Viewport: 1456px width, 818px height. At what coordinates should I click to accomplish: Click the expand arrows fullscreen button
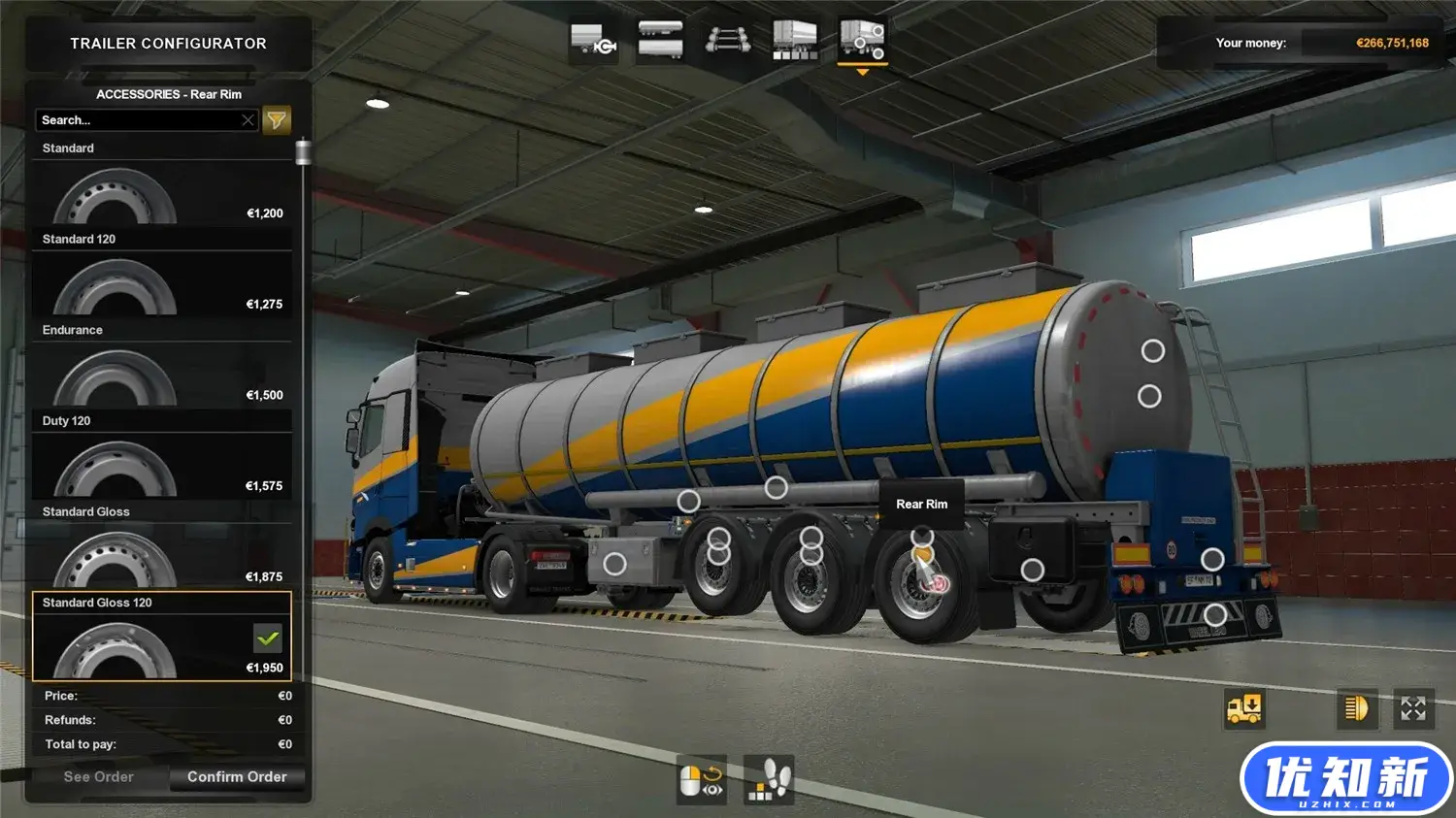(1413, 708)
